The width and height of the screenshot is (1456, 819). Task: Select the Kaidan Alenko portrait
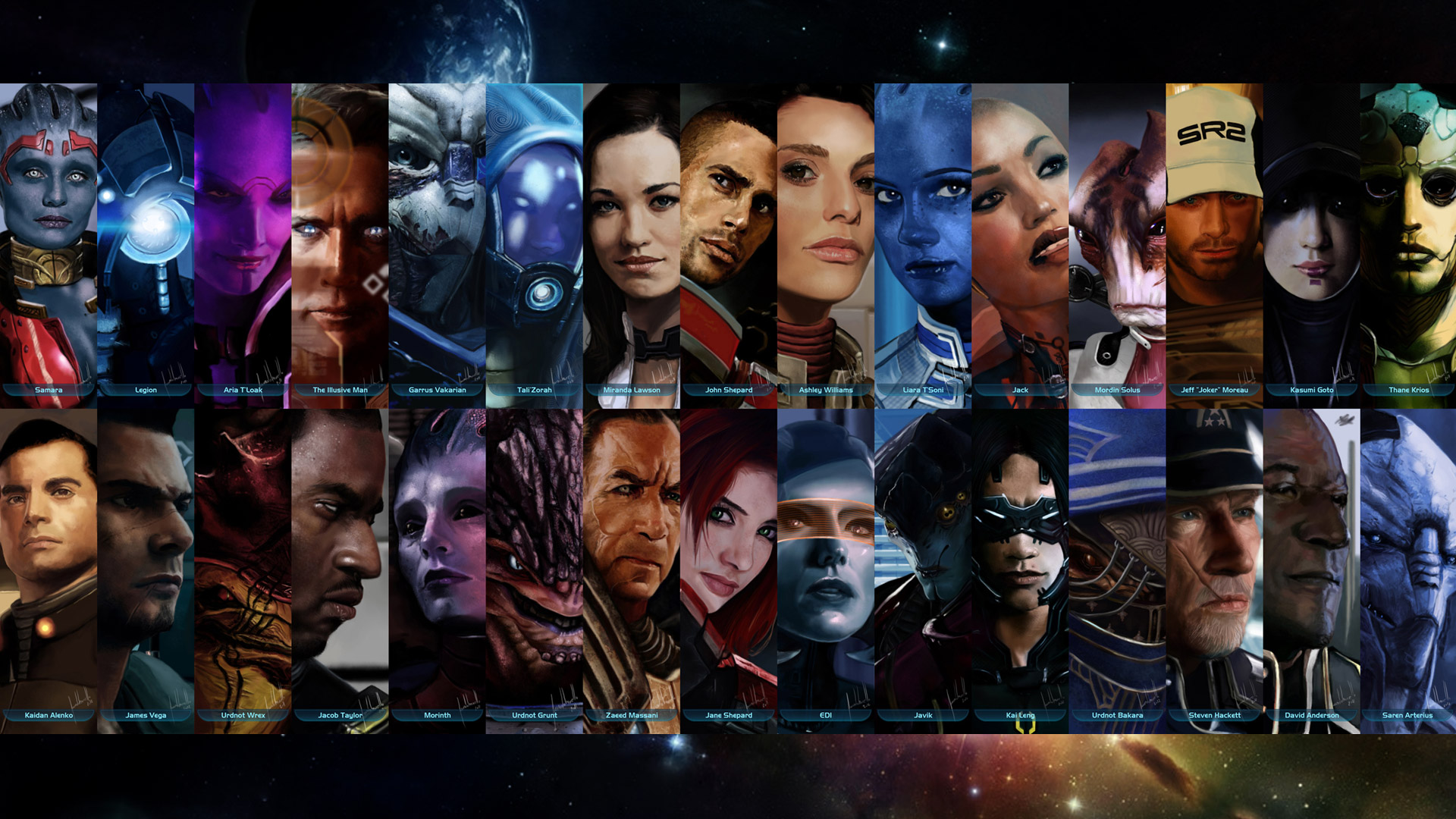click(x=49, y=569)
